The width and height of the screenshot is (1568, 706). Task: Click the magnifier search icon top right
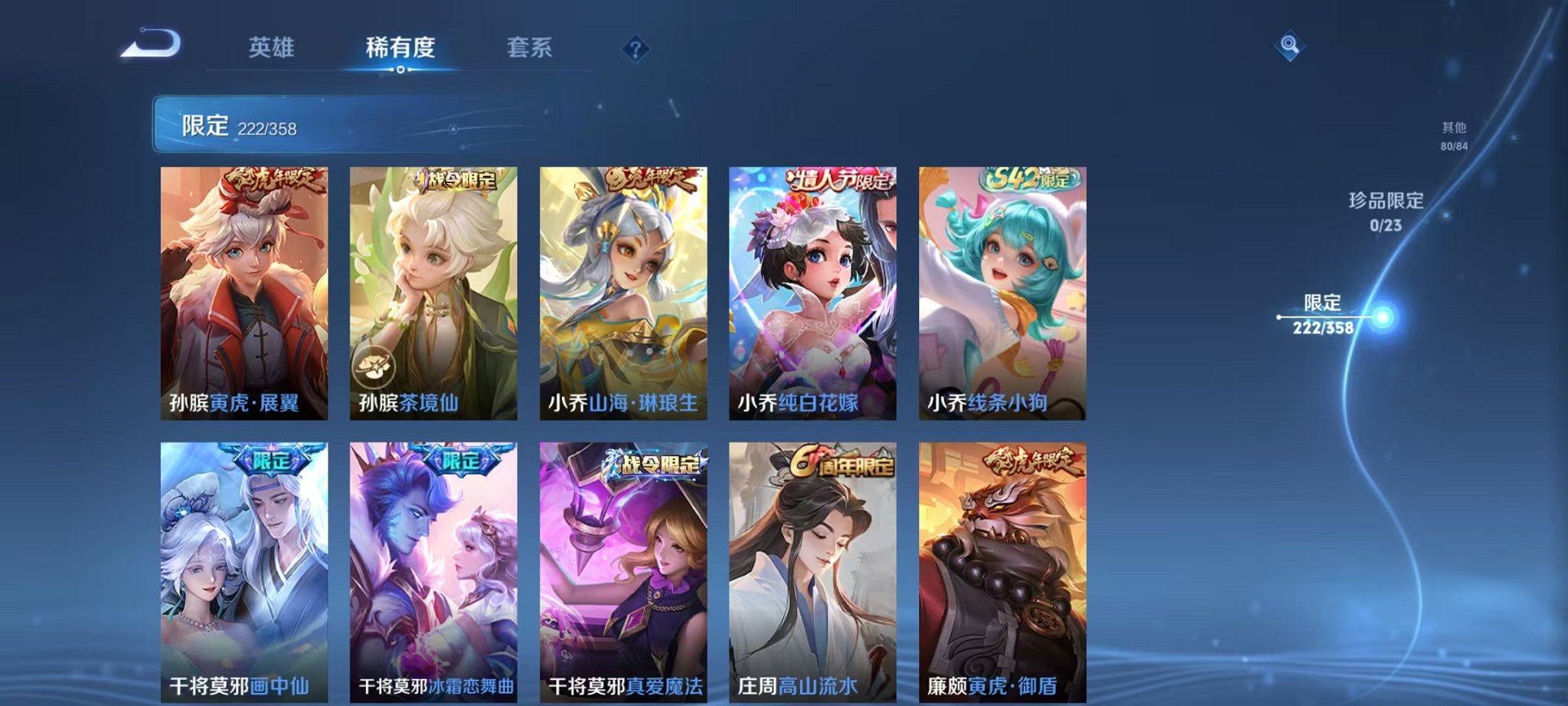tap(1290, 46)
